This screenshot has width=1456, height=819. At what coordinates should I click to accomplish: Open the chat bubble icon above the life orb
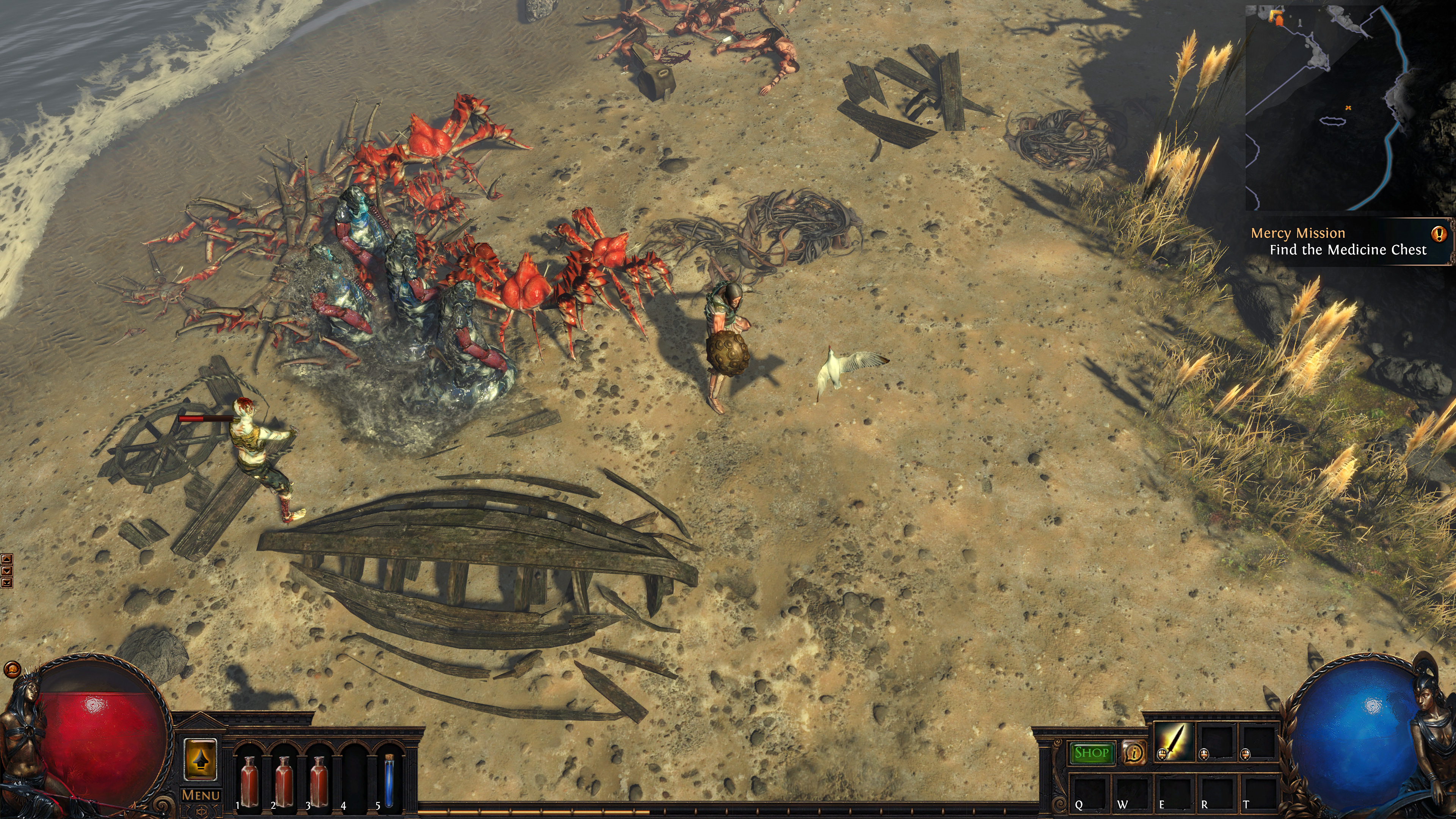pos(12,670)
